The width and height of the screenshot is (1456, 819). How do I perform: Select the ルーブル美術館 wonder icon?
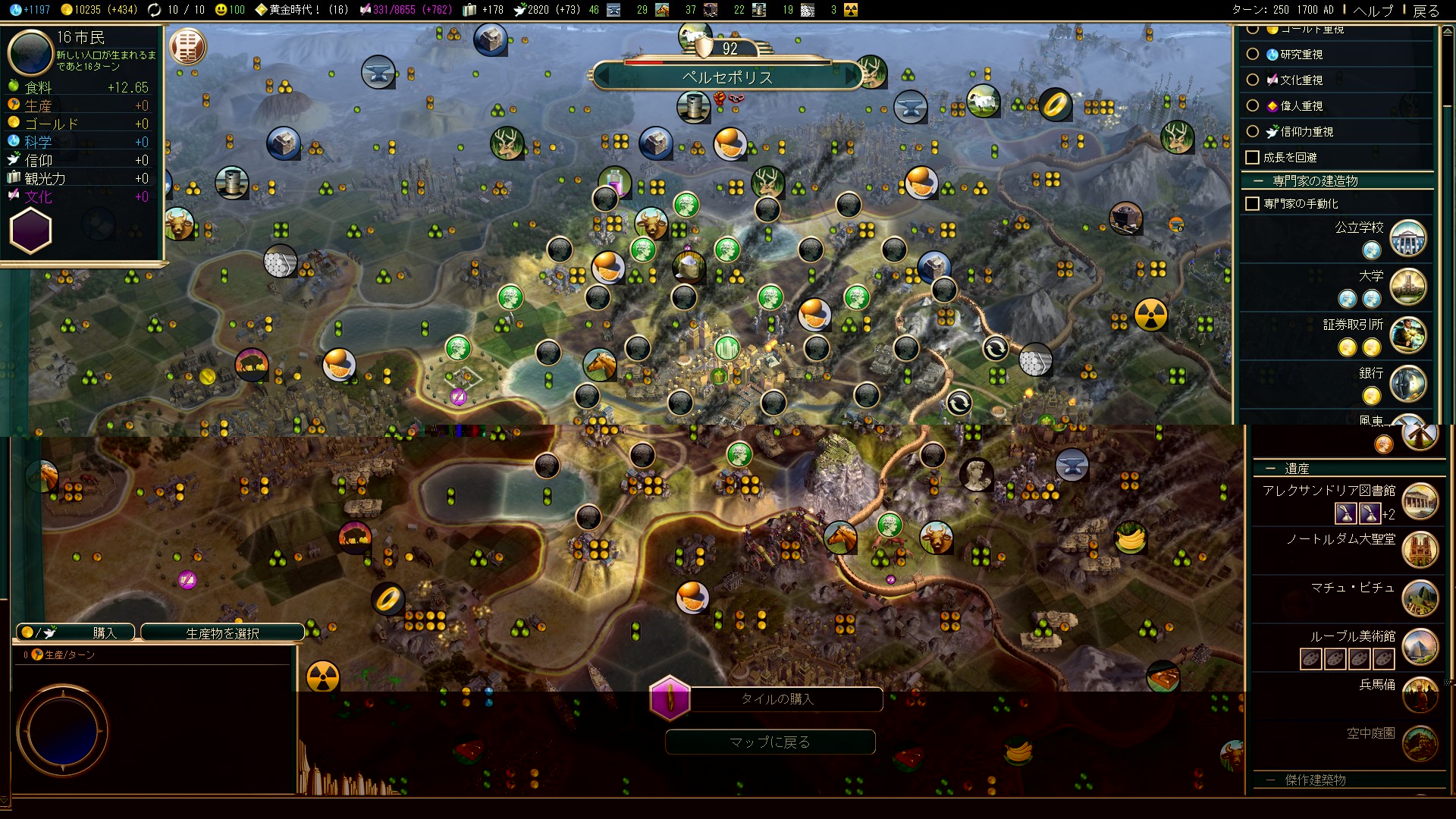pos(1420,646)
